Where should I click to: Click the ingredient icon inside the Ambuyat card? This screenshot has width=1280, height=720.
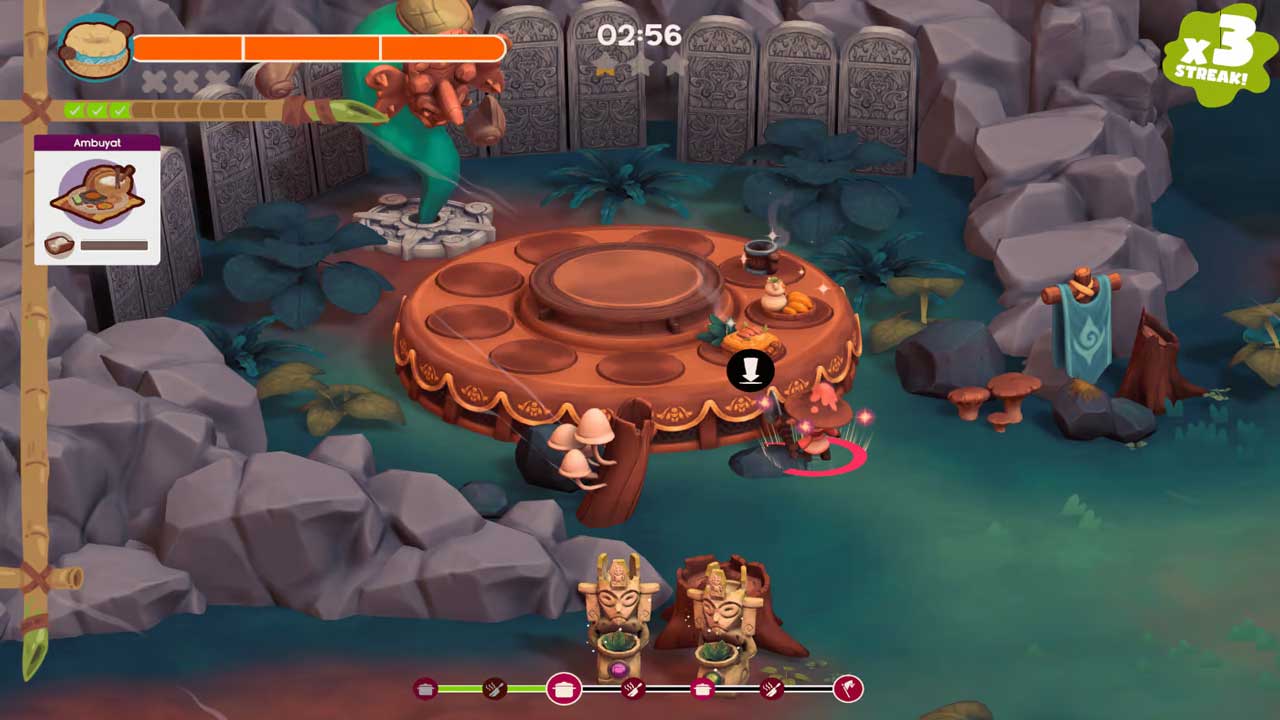click(60, 245)
